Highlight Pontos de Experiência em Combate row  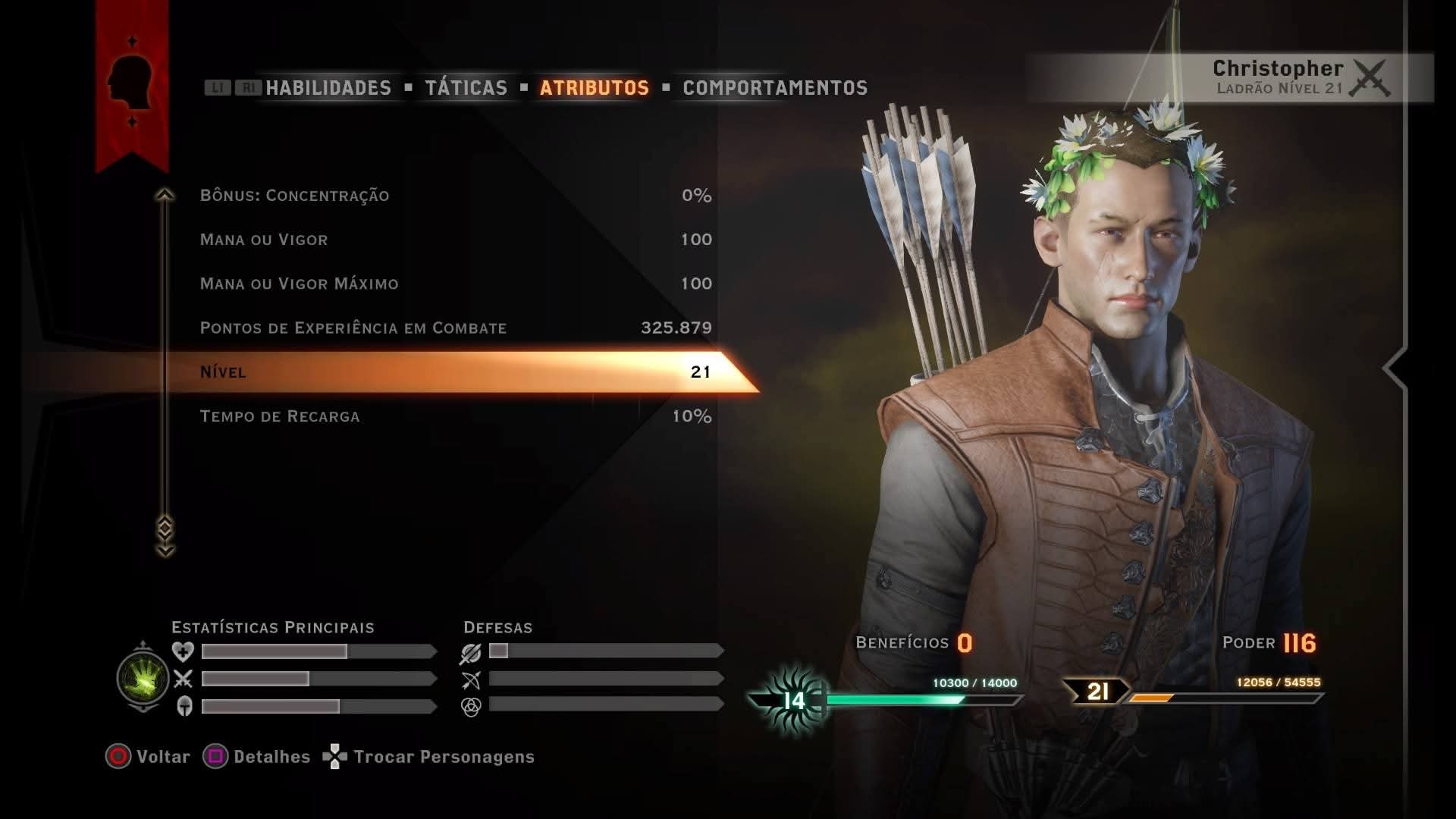click(455, 328)
